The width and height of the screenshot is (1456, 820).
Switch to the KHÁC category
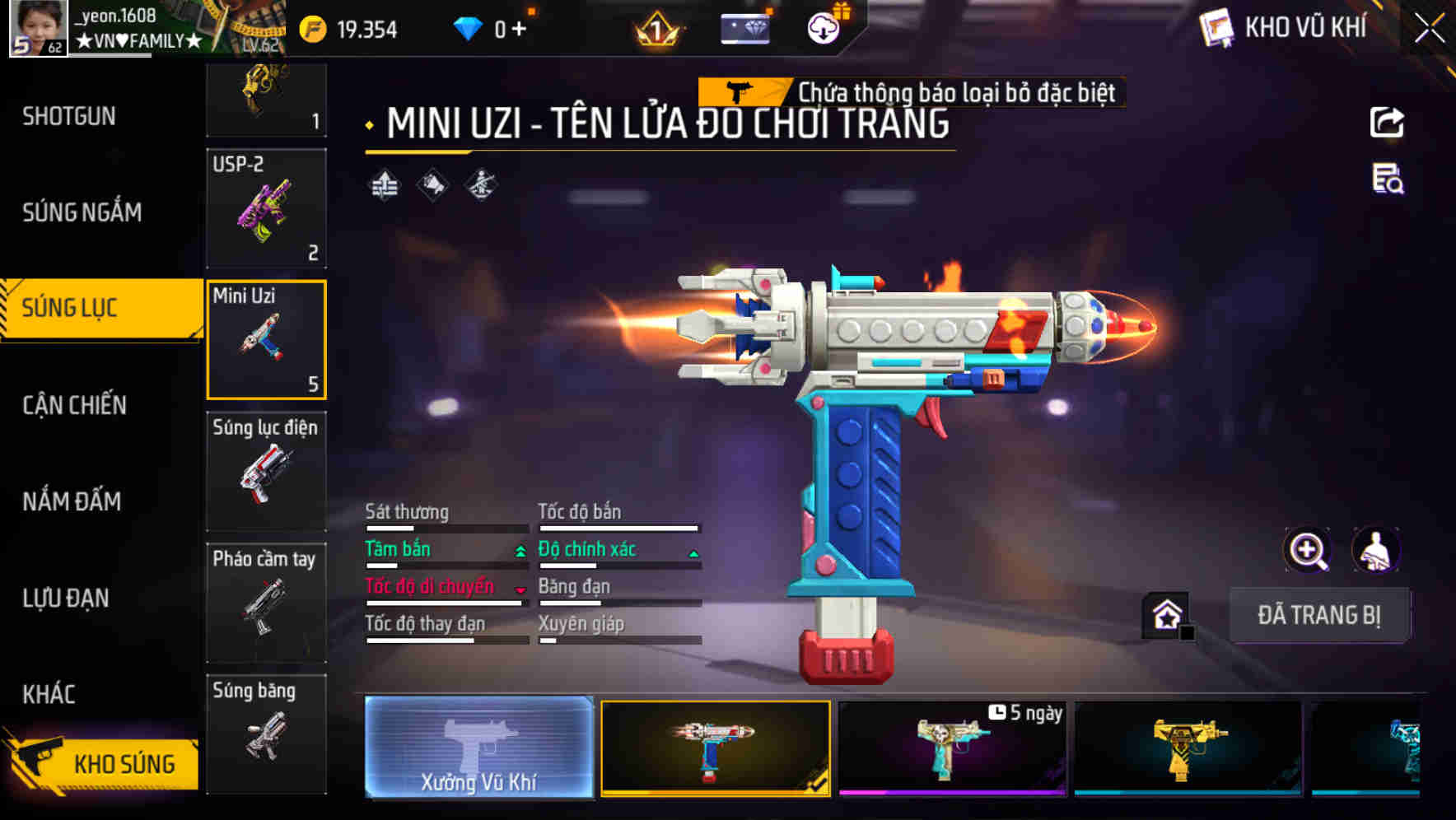click(49, 694)
